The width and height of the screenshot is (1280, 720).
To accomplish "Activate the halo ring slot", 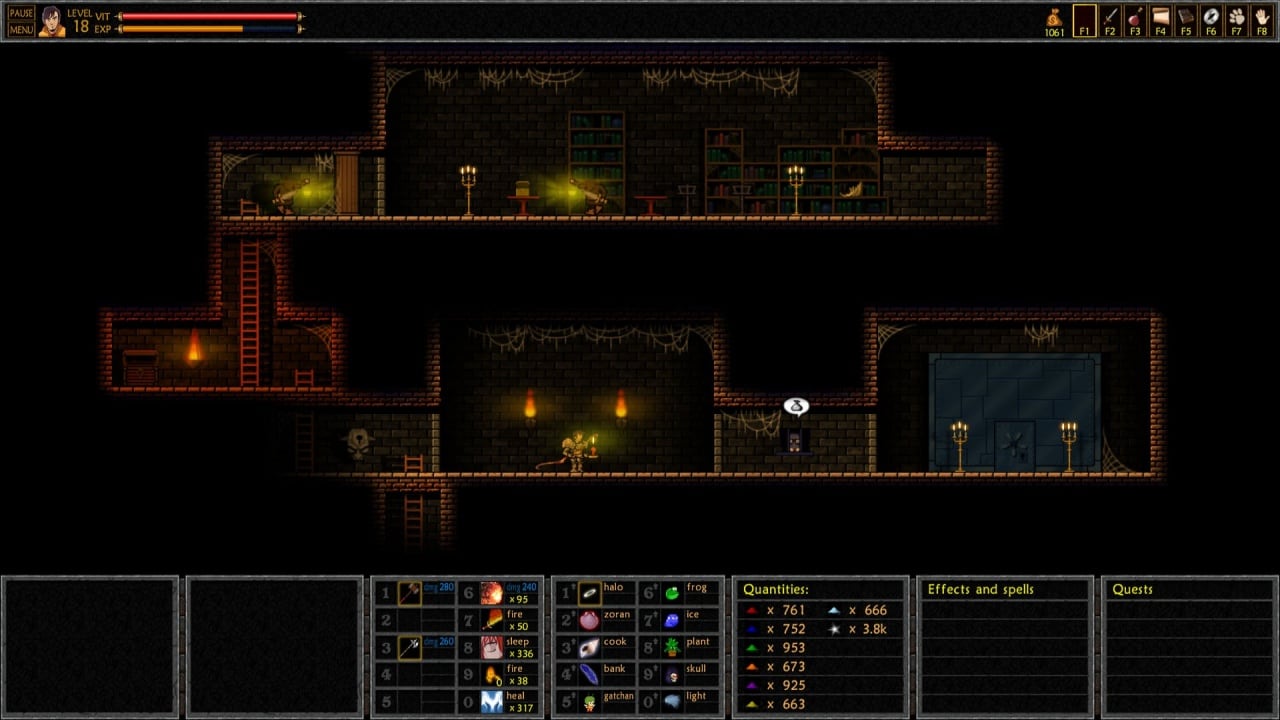I will (590, 593).
